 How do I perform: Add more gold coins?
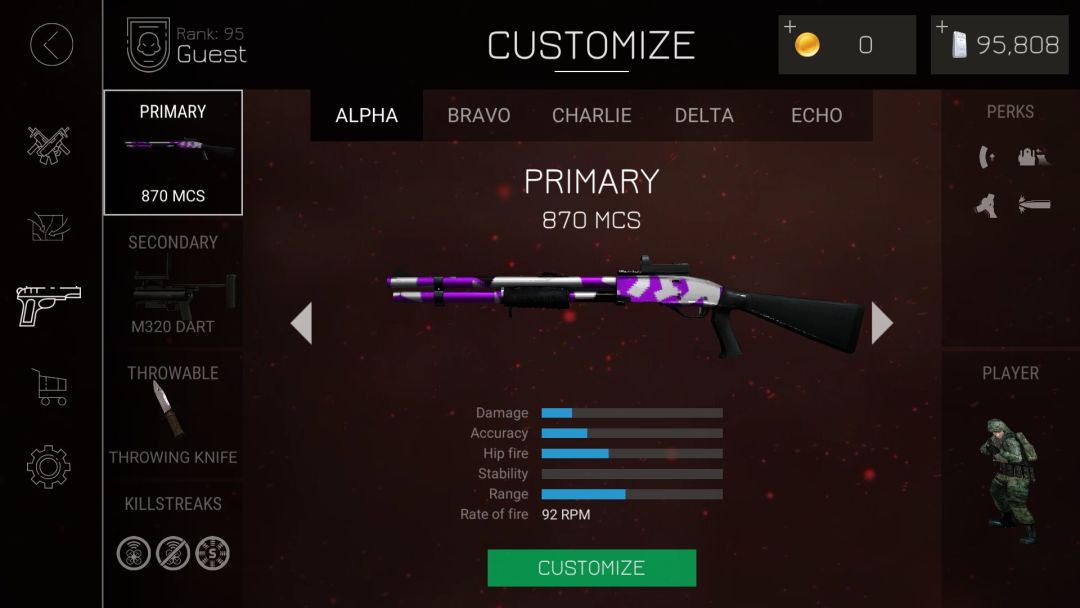click(846, 45)
